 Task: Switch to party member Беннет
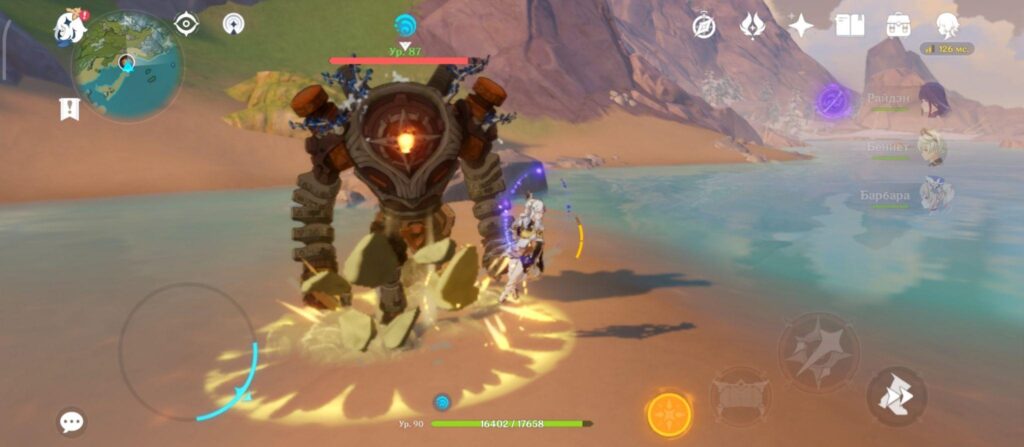(932, 148)
